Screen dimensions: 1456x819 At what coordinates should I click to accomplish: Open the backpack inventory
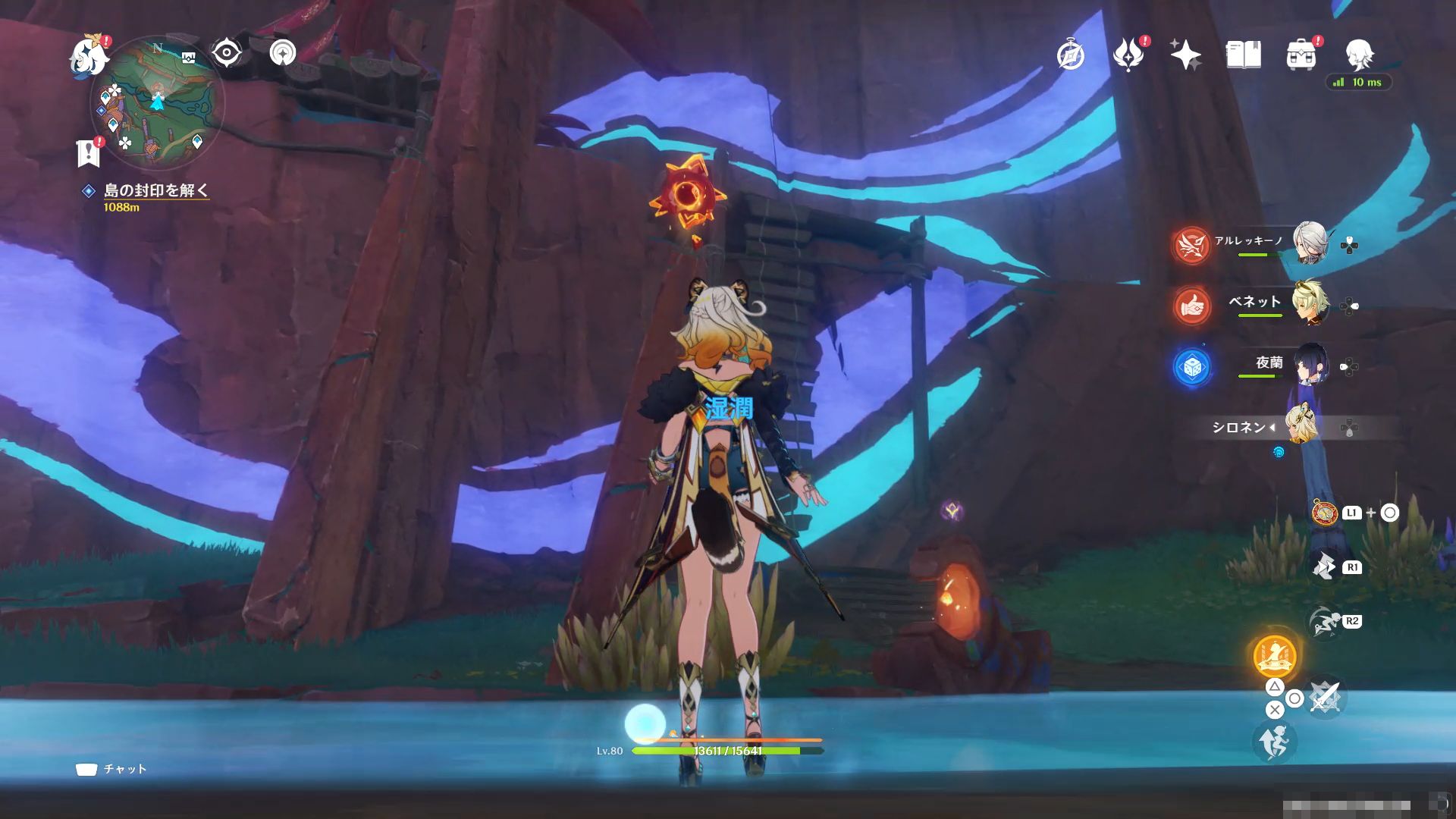click(x=1301, y=55)
